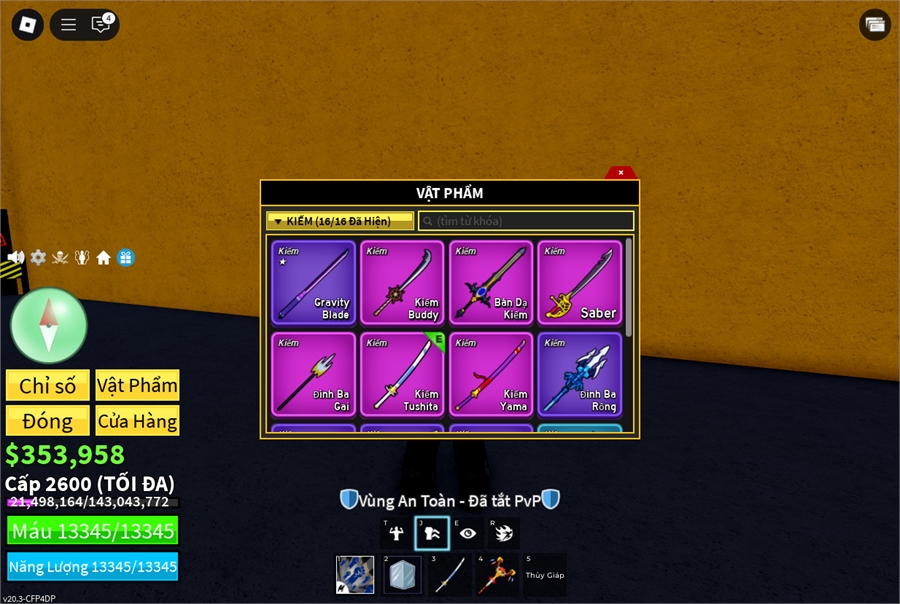900x604 pixels.
Task: Open the Roblox chat overlay
Action: point(101,25)
